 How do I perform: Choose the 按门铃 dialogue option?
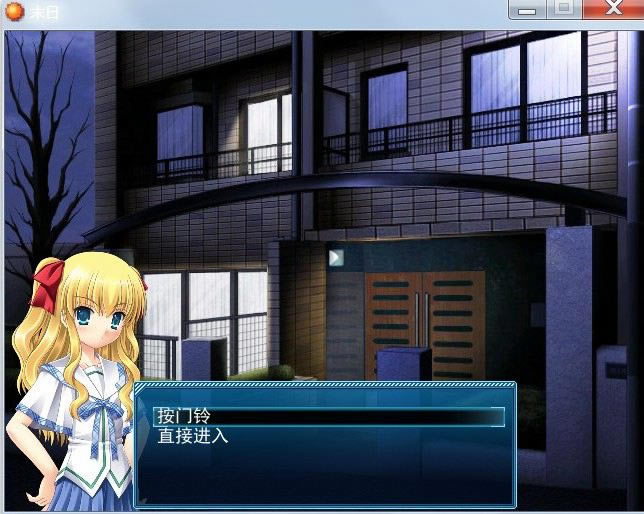tap(185, 415)
